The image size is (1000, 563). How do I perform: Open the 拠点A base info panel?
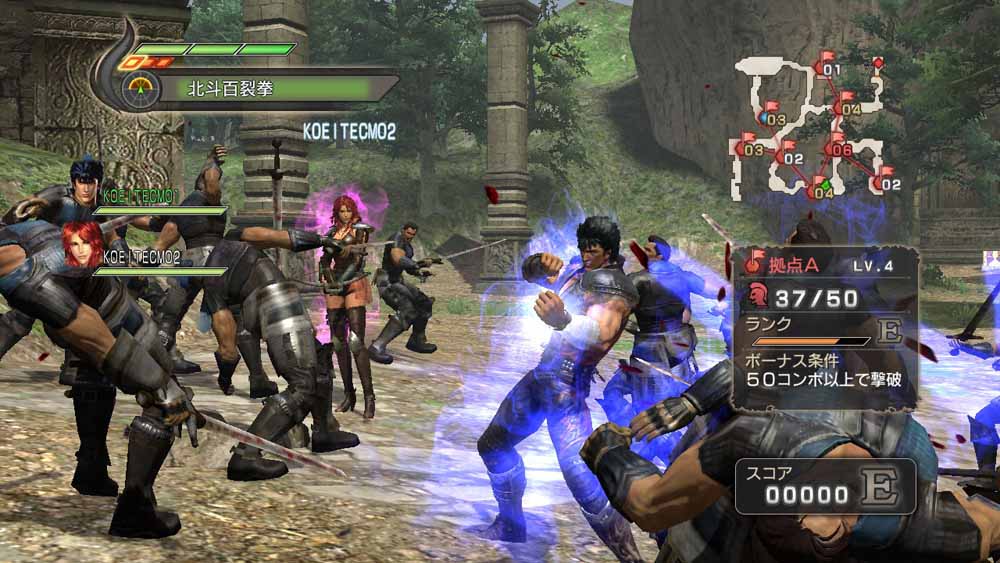click(x=825, y=328)
